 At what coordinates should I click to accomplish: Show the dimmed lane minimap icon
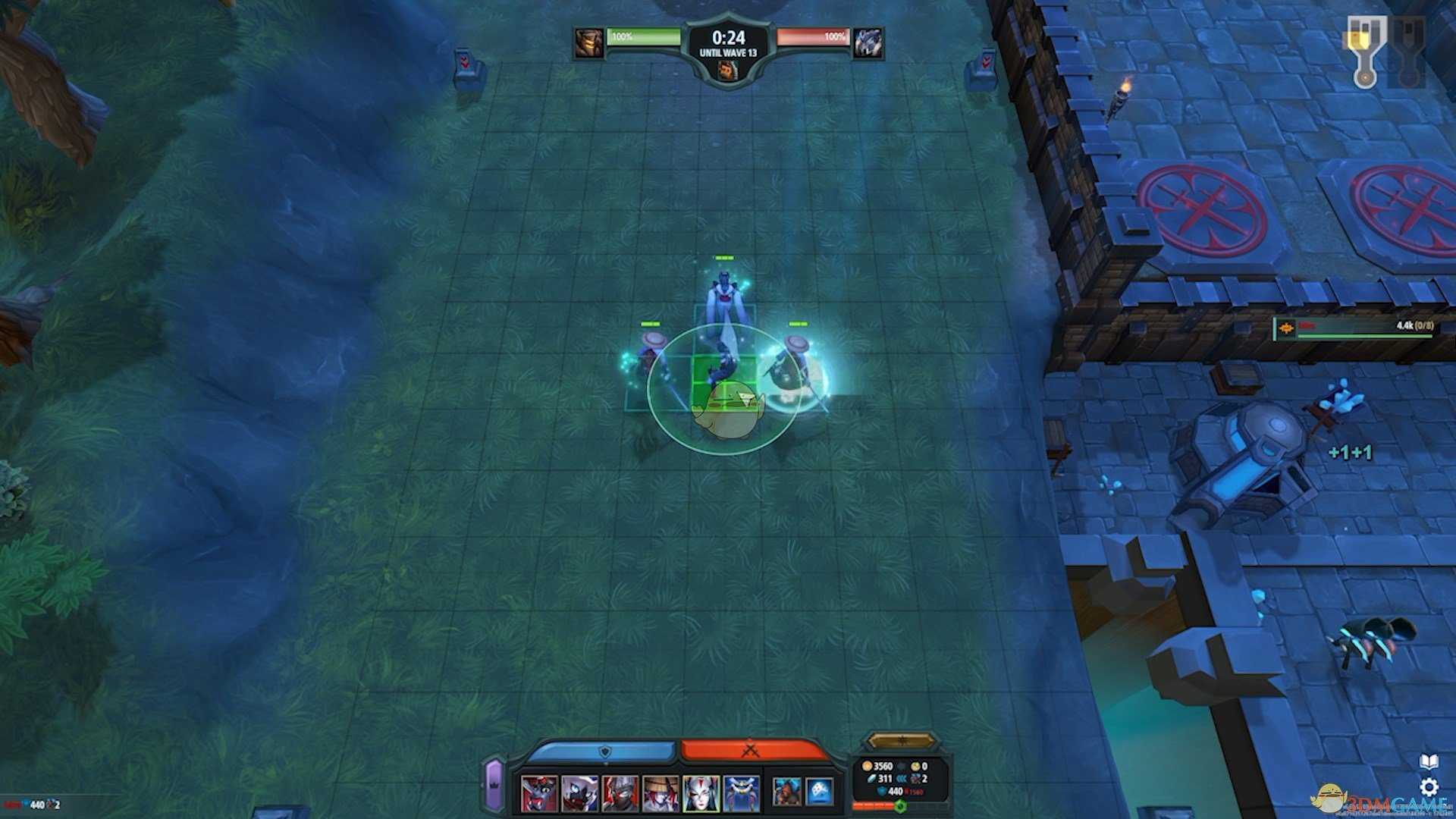pyautogui.click(x=1407, y=52)
